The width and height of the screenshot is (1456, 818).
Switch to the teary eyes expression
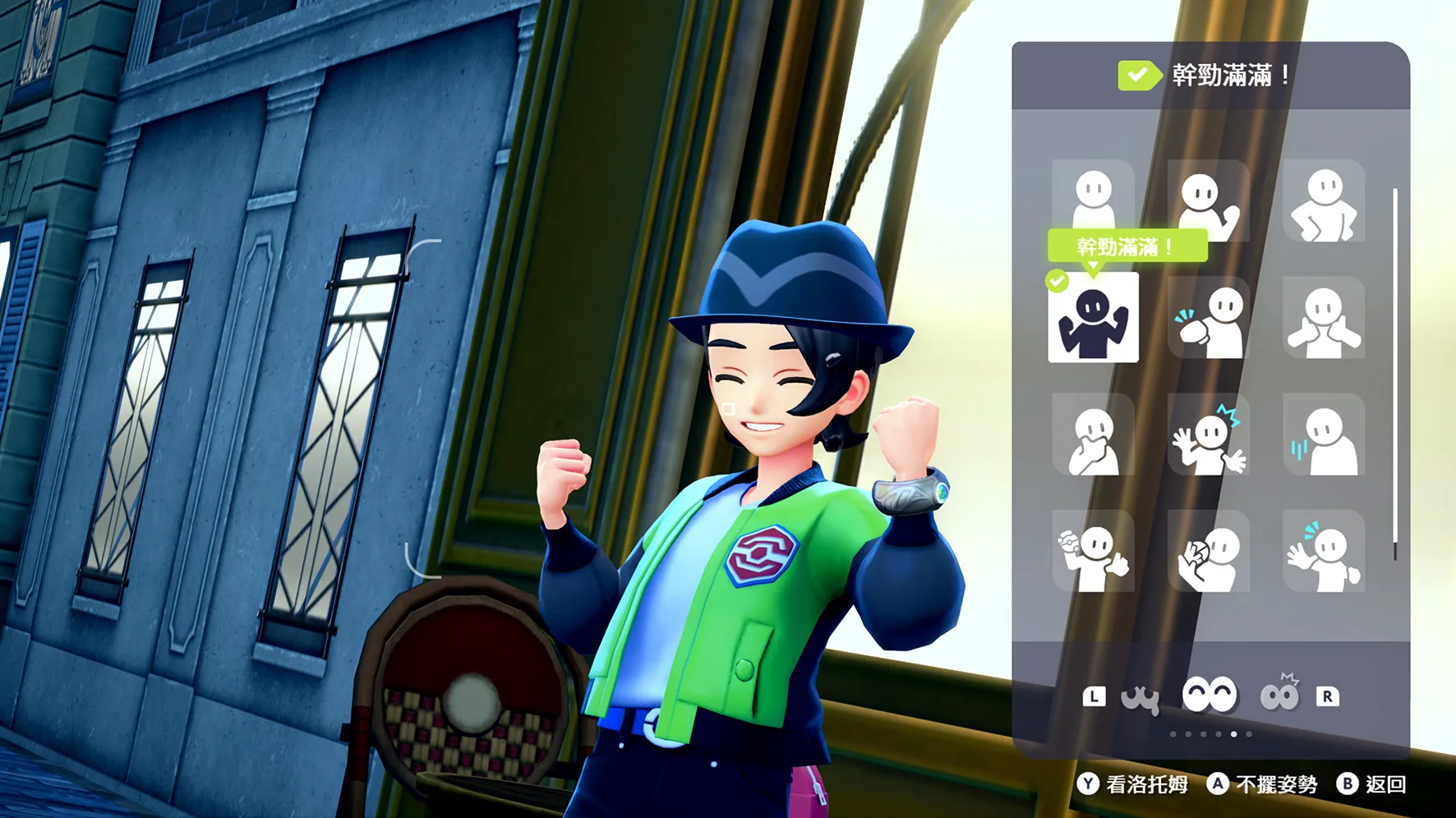tap(1140, 697)
